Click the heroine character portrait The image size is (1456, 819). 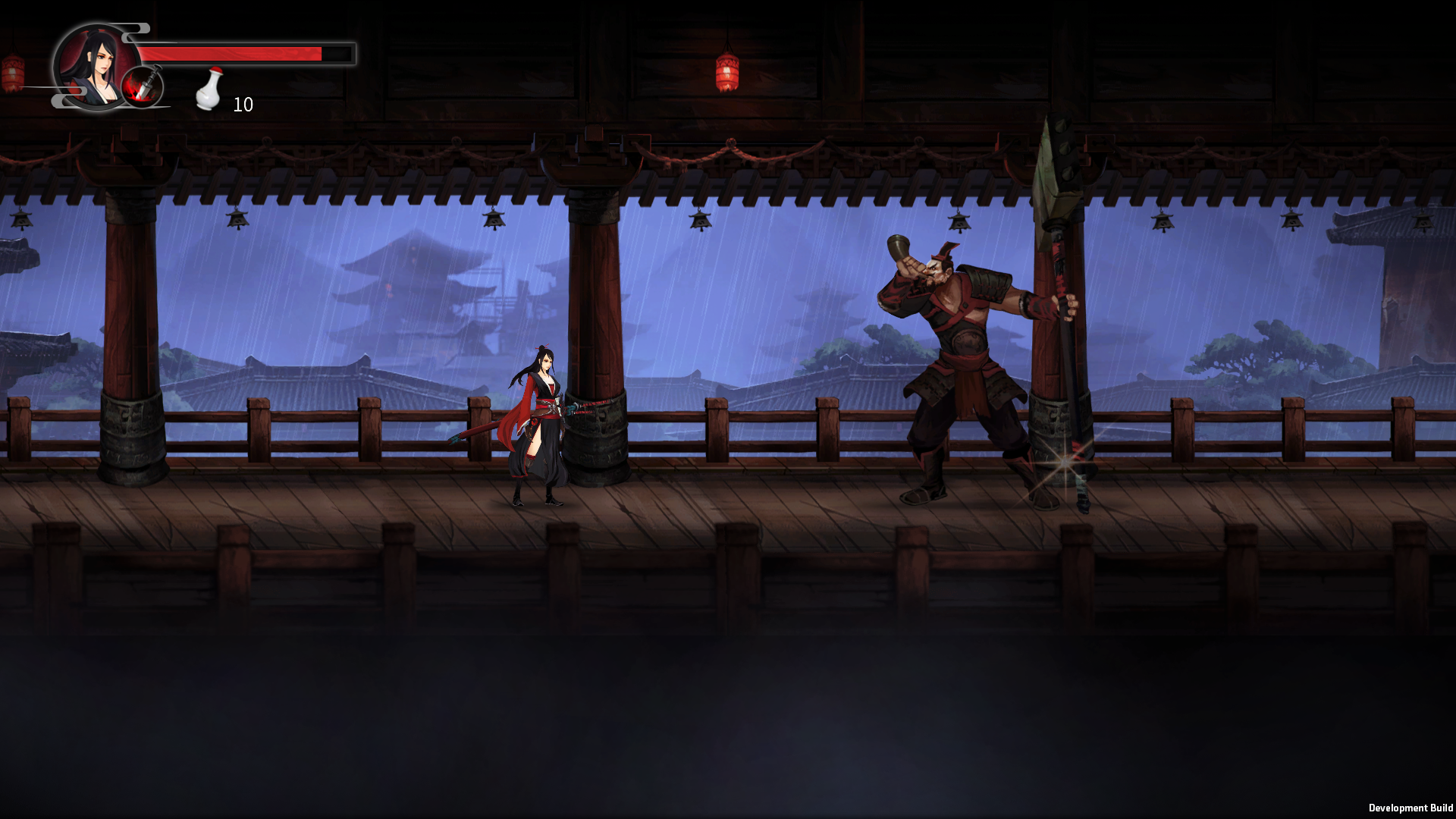[x=91, y=64]
